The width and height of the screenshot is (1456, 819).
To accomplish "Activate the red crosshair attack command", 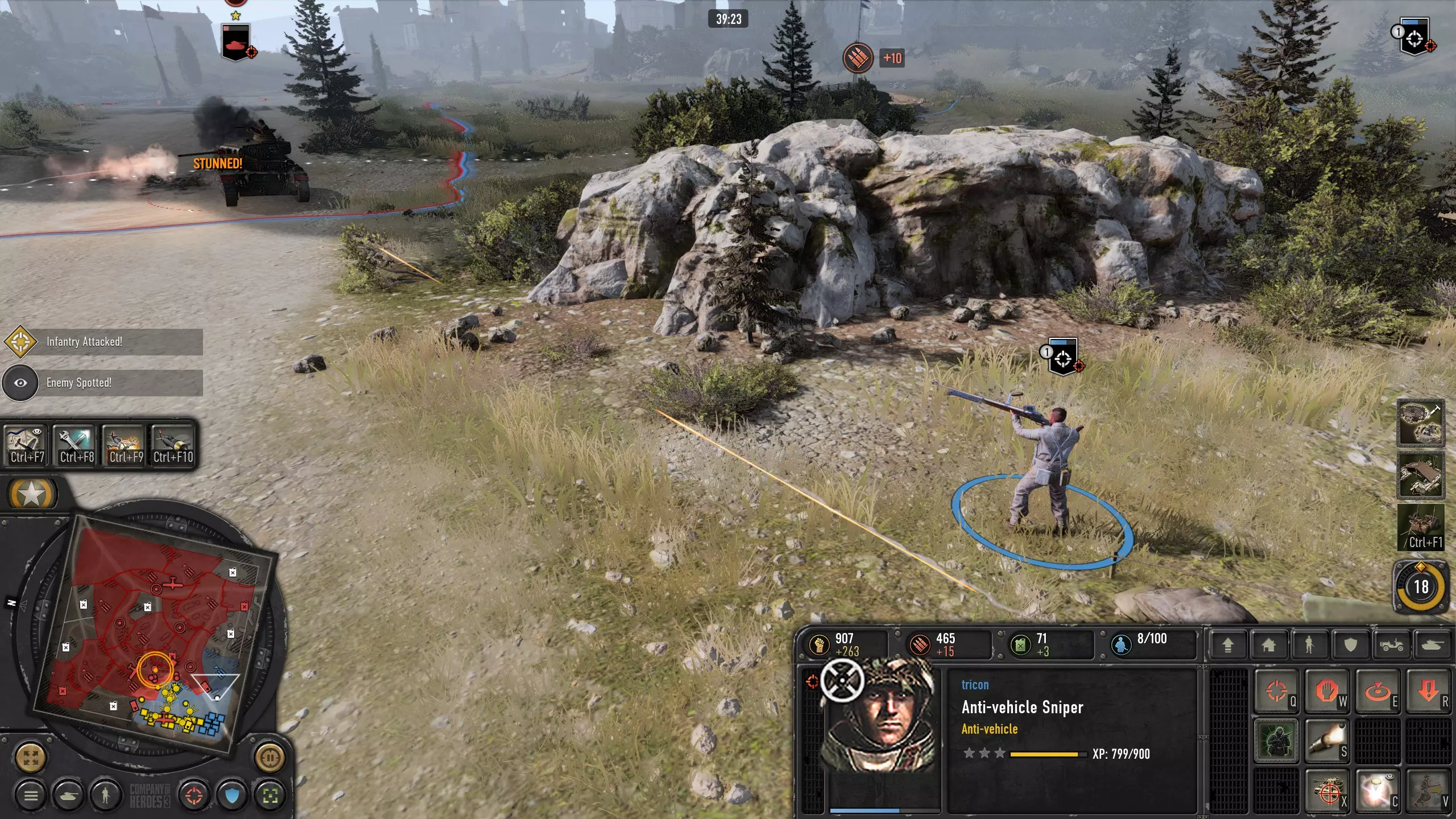I will 1276,692.
